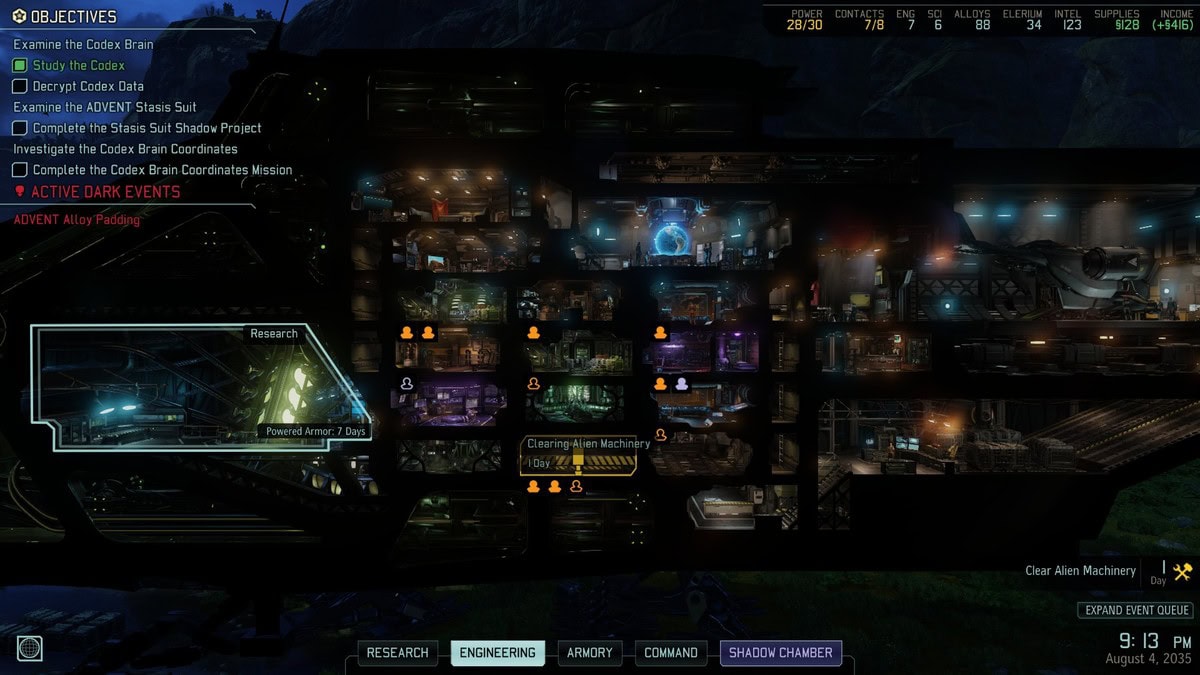This screenshot has height=675, width=1200.
Task: Switch to the Engineering tab
Action: click(x=497, y=653)
